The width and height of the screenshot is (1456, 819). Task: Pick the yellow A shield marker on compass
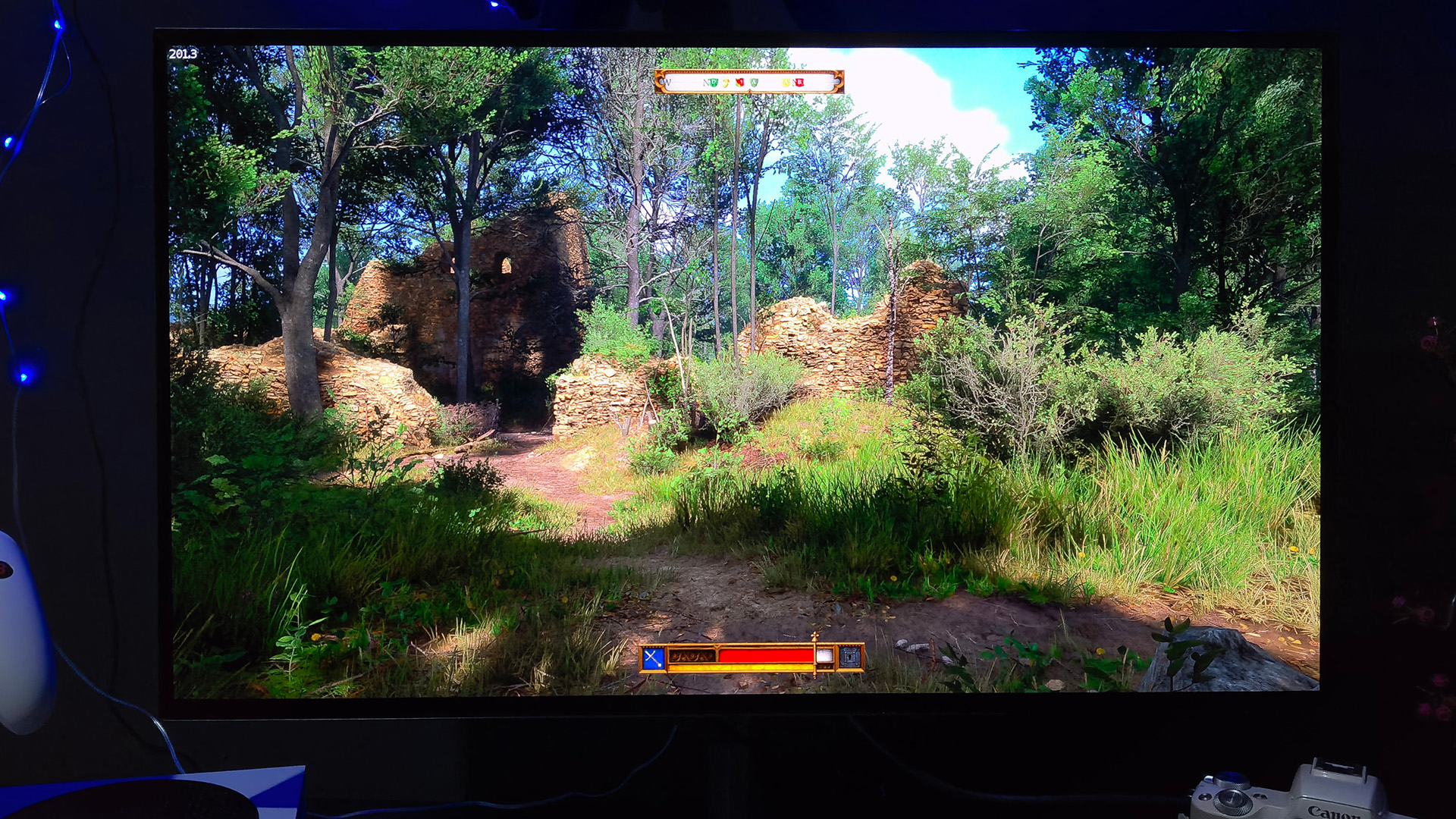[786, 82]
